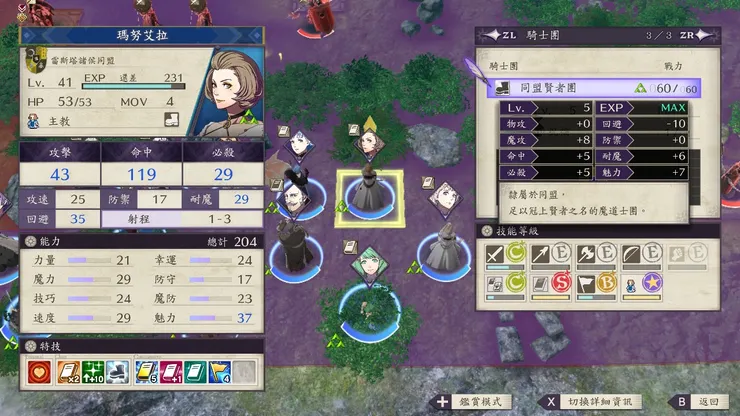
Task: Select the yellow tome skill numbered 5
Action: [x=147, y=372]
